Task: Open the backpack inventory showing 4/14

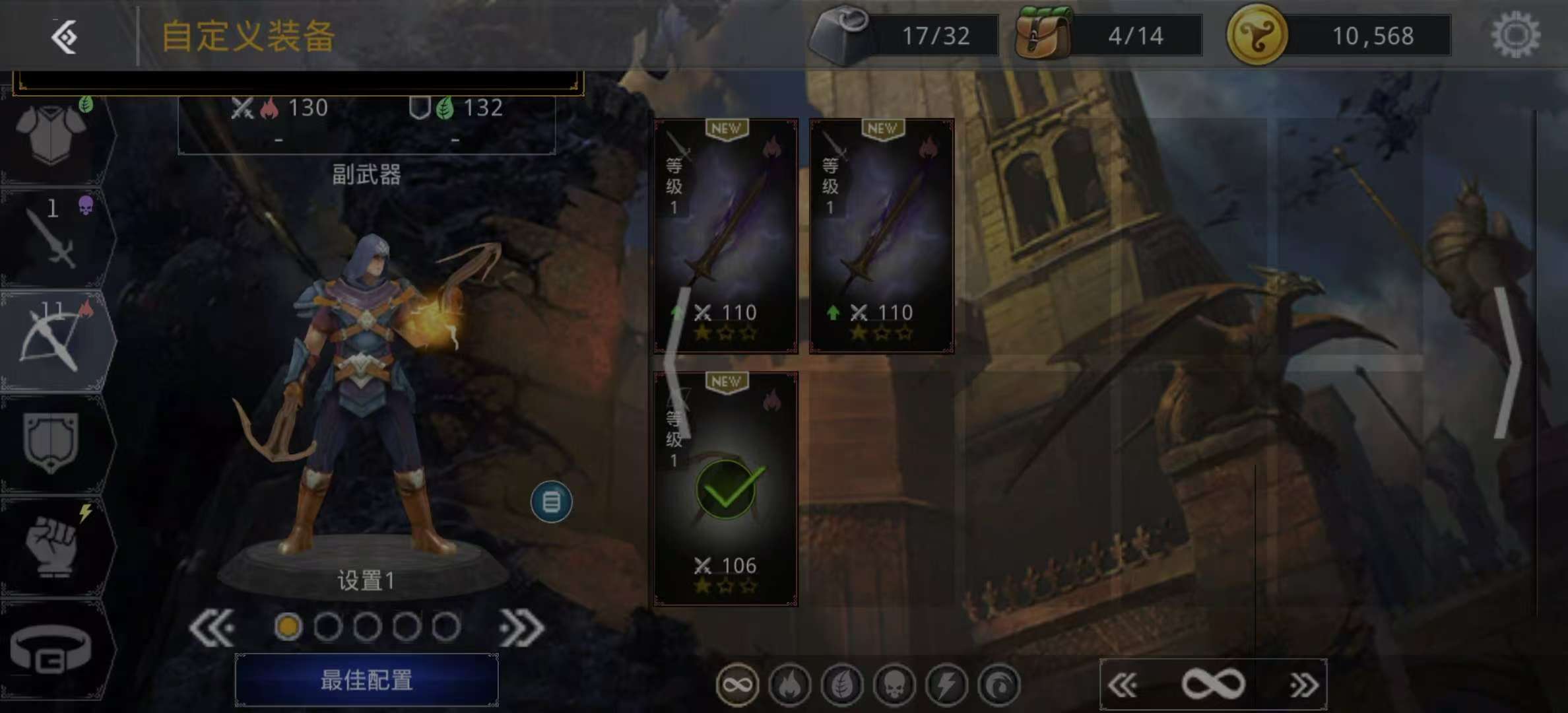Action: (1044, 35)
